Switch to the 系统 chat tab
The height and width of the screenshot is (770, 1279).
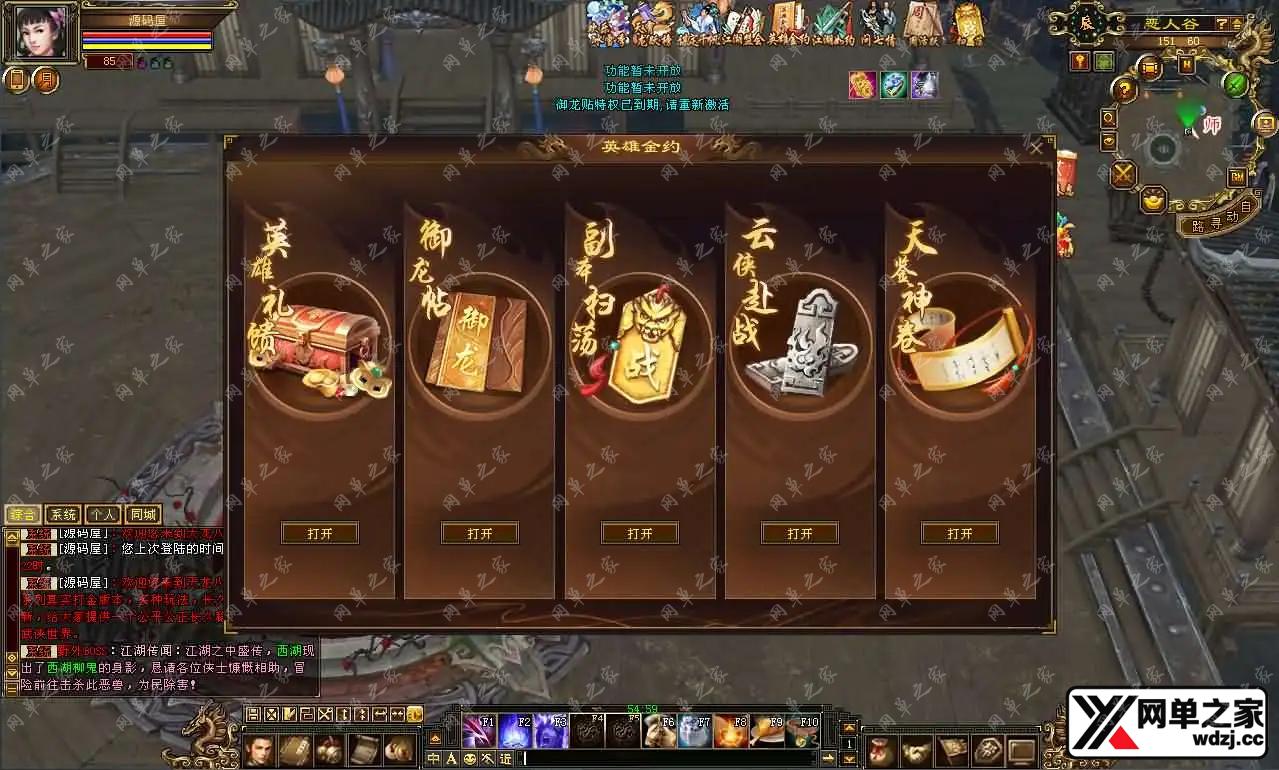point(63,515)
